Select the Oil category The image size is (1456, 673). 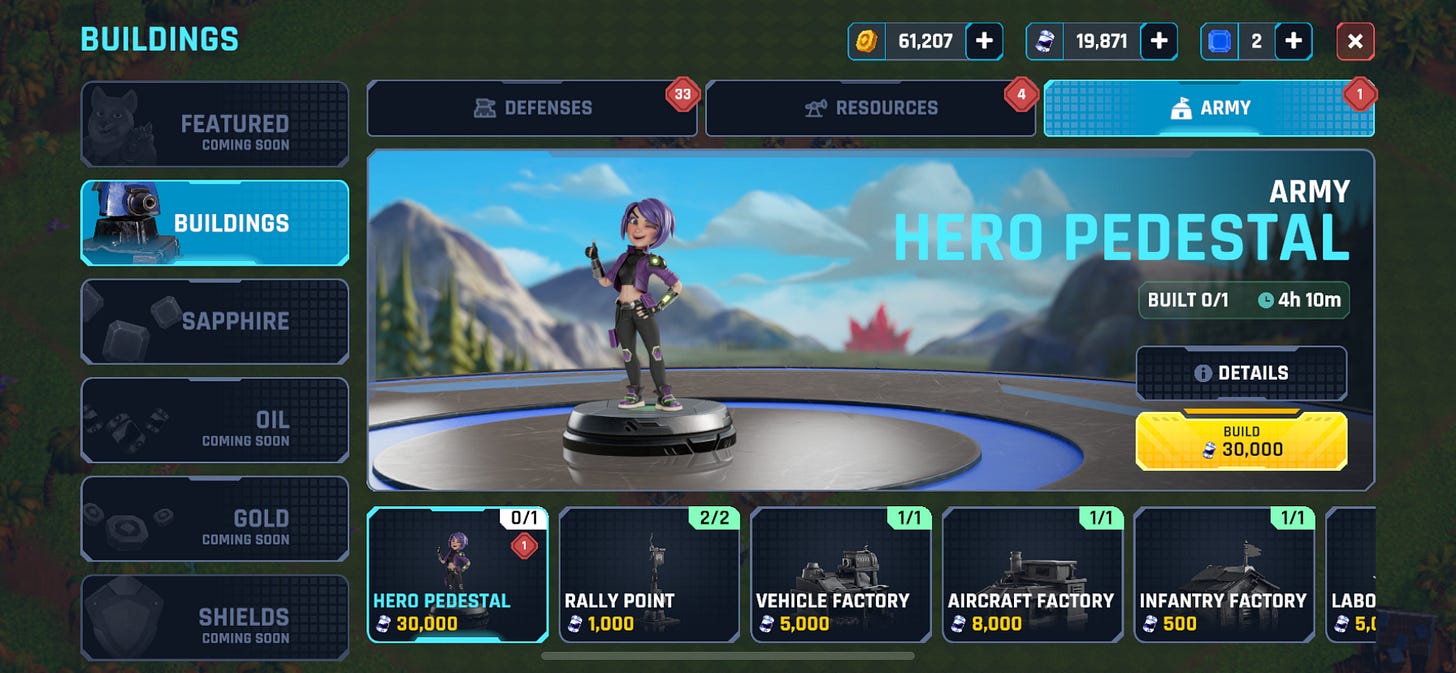[215, 420]
